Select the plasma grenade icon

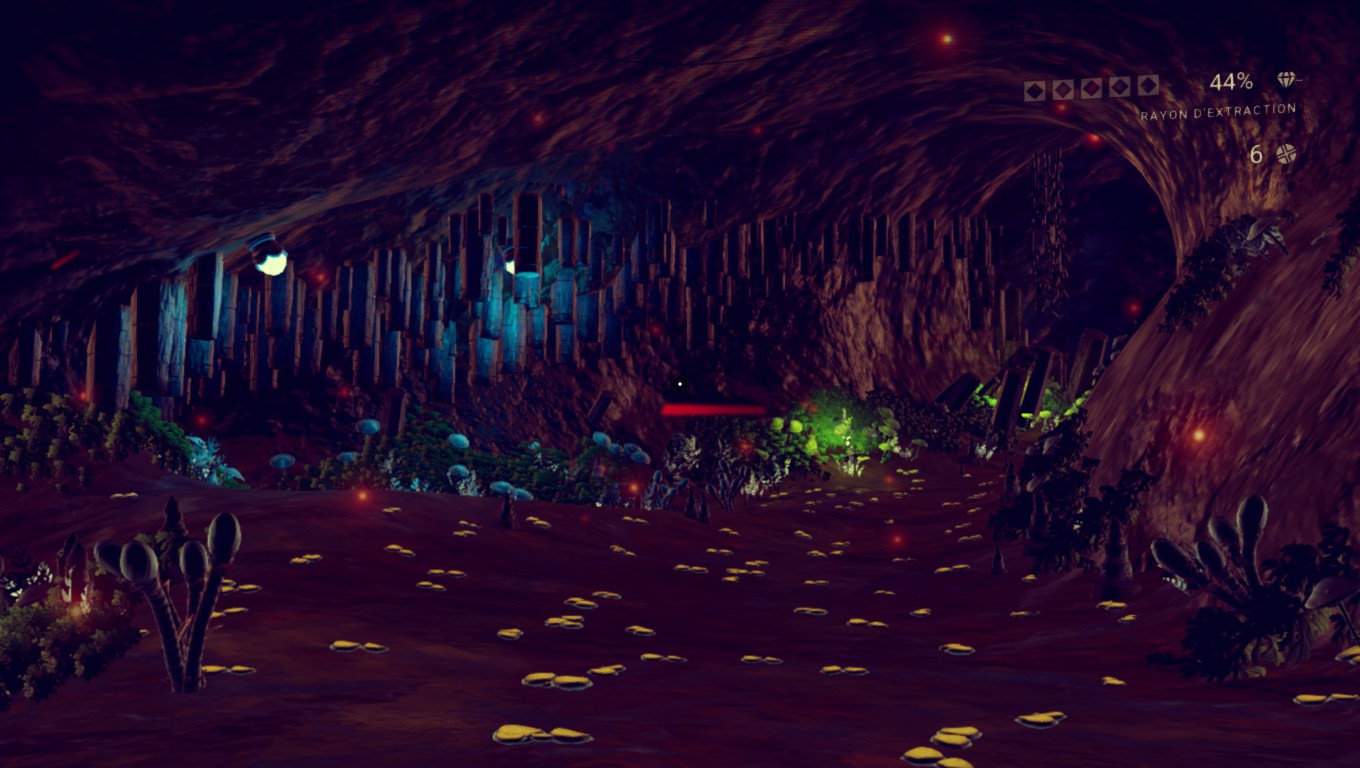(x=1286, y=154)
